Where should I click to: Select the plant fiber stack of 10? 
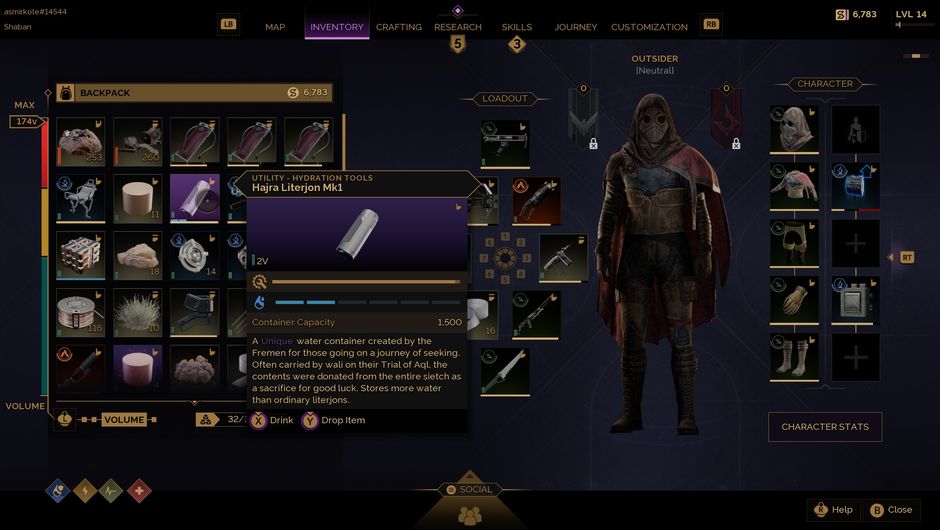(138, 312)
